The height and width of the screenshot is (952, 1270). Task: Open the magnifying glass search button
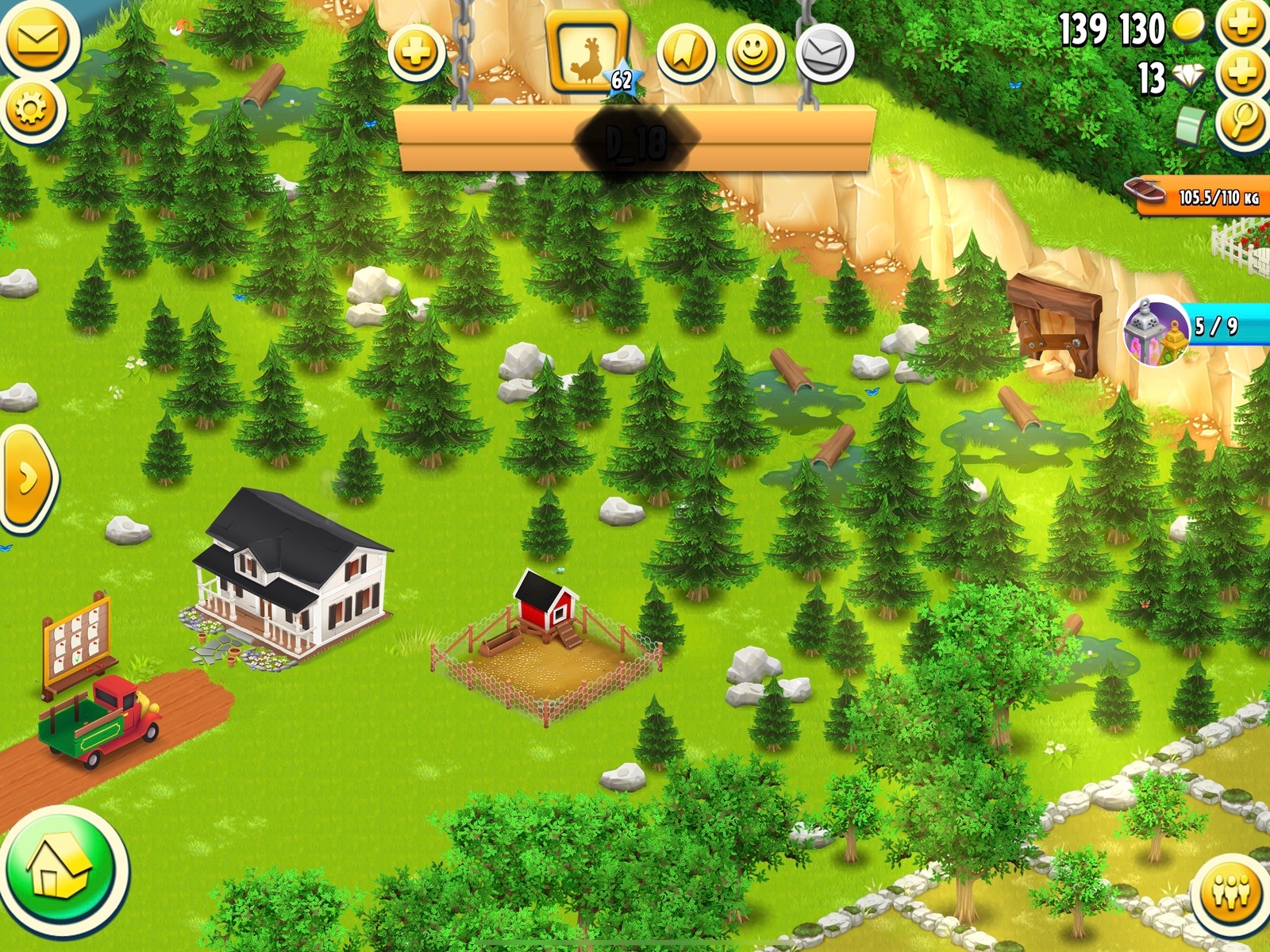click(1242, 122)
